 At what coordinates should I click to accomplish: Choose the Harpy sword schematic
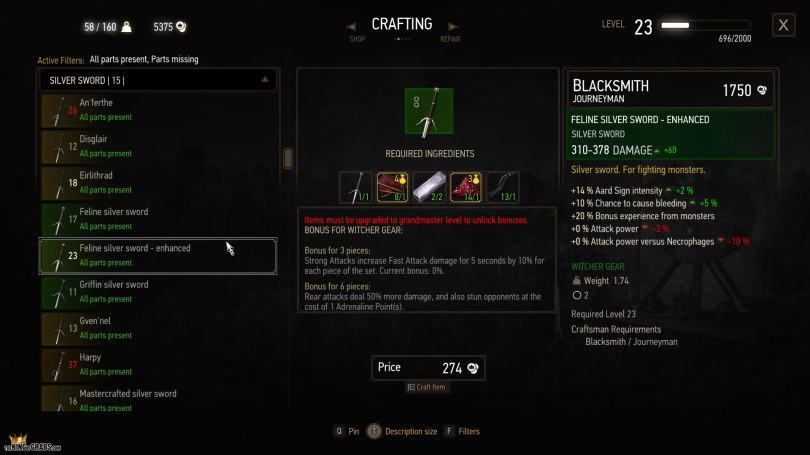coord(158,364)
